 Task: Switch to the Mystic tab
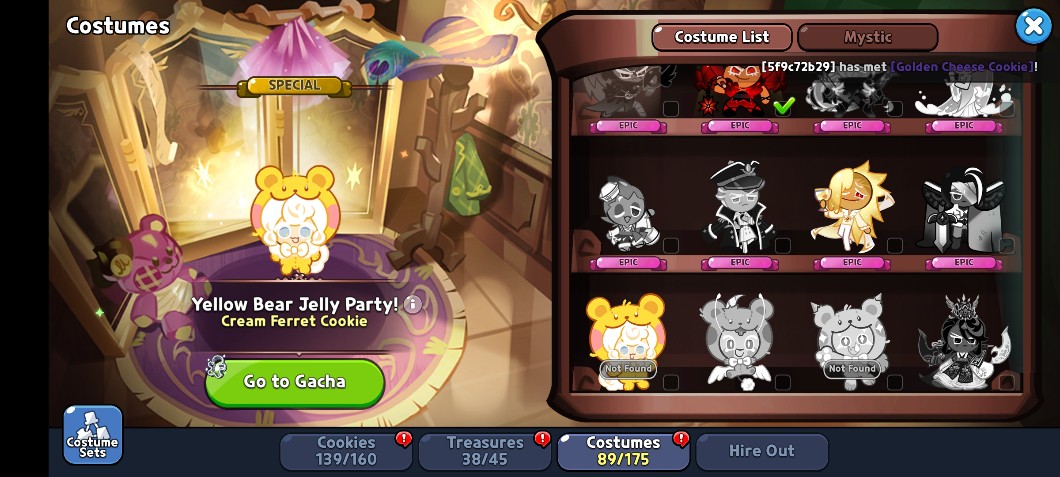pyautogui.click(x=867, y=37)
